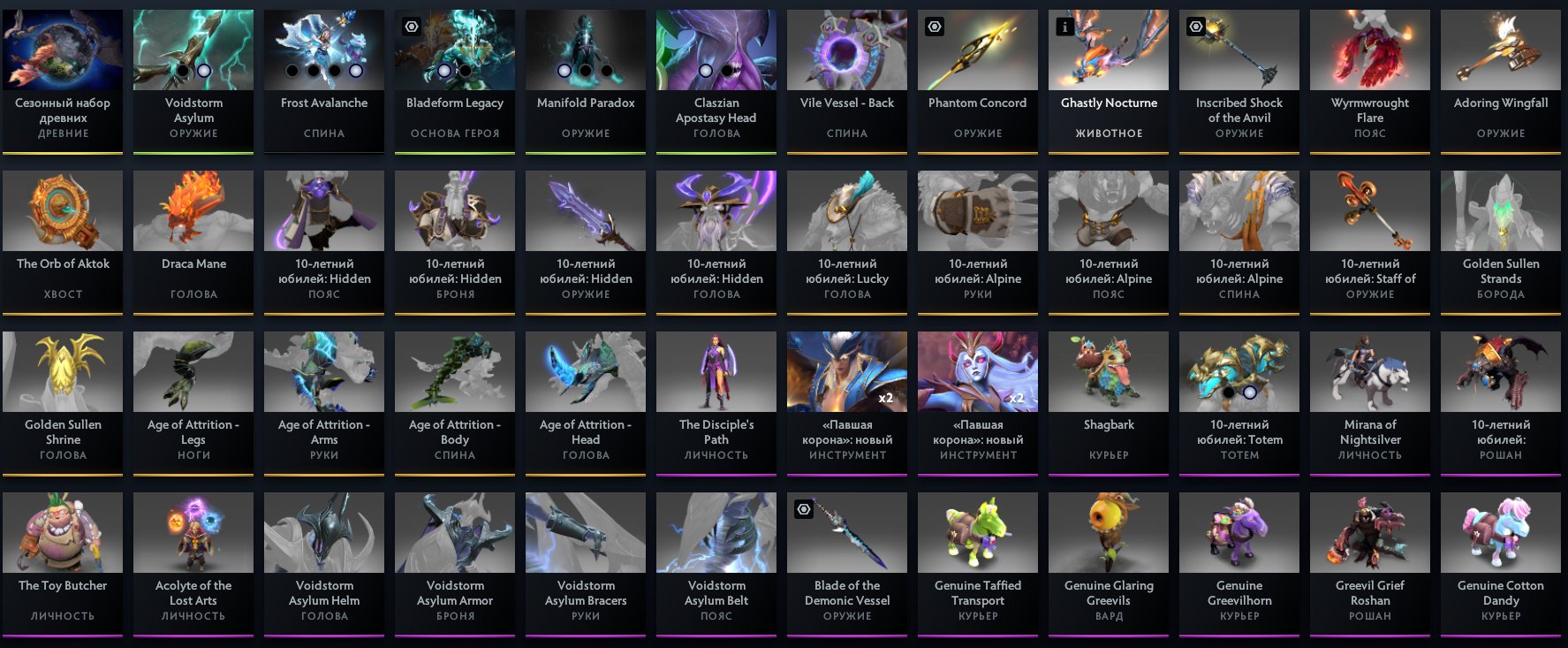Click the golden rarity bar under Wyrmwrought Flare
Viewport: 1568px width, 648px height.
pyautogui.click(x=1369, y=151)
